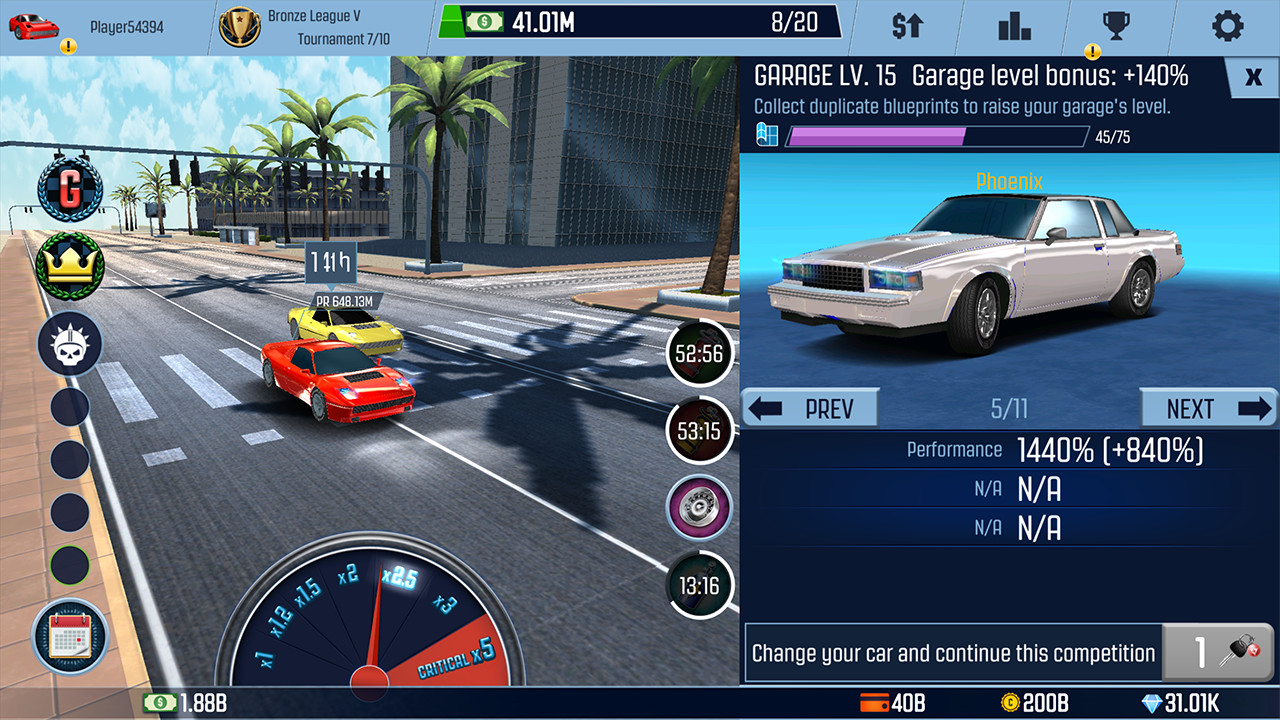The width and height of the screenshot is (1280, 720).
Task: Select the golden crown league icon
Action: (x=69, y=266)
